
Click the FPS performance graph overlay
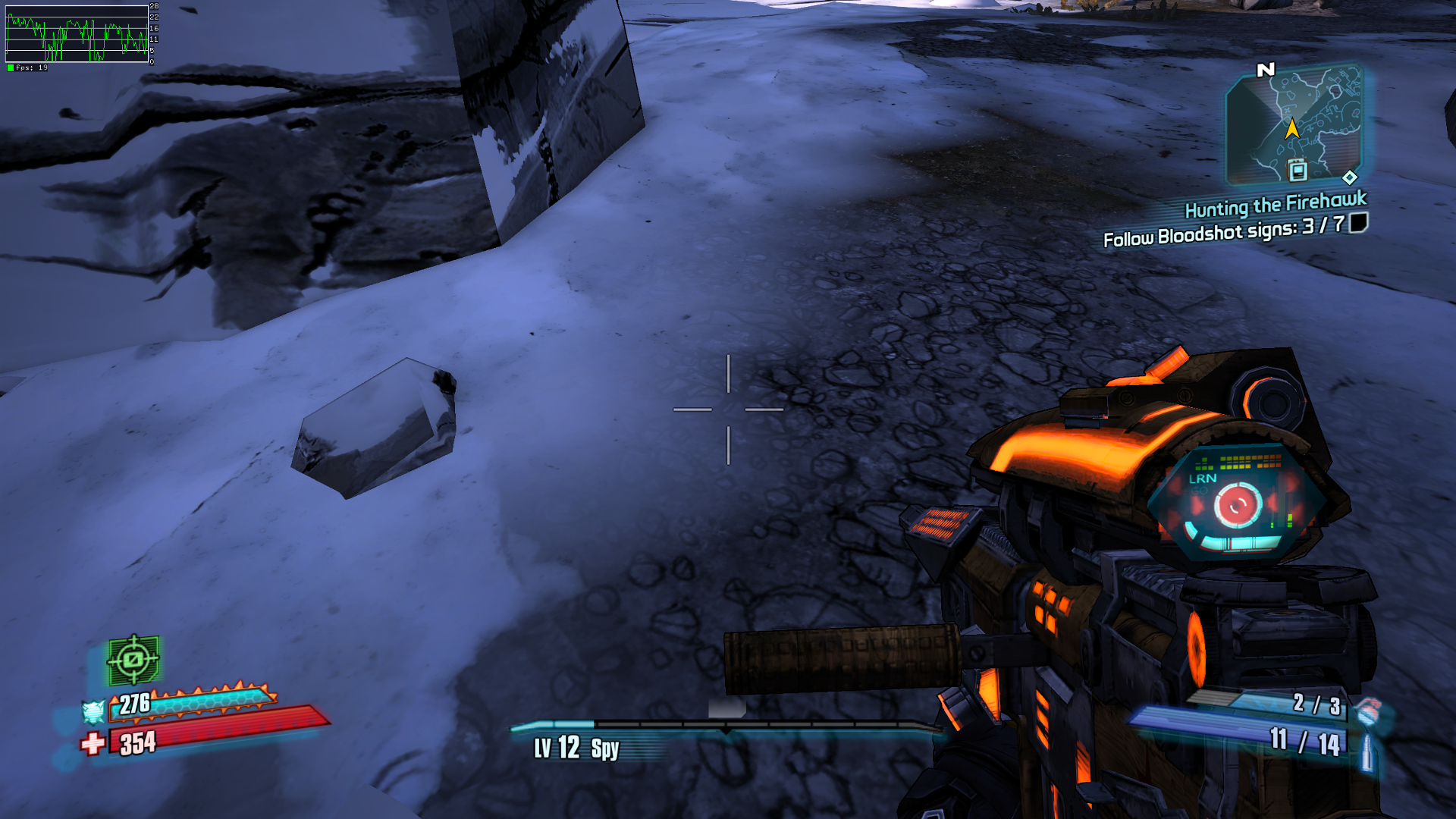pyautogui.click(x=77, y=34)
